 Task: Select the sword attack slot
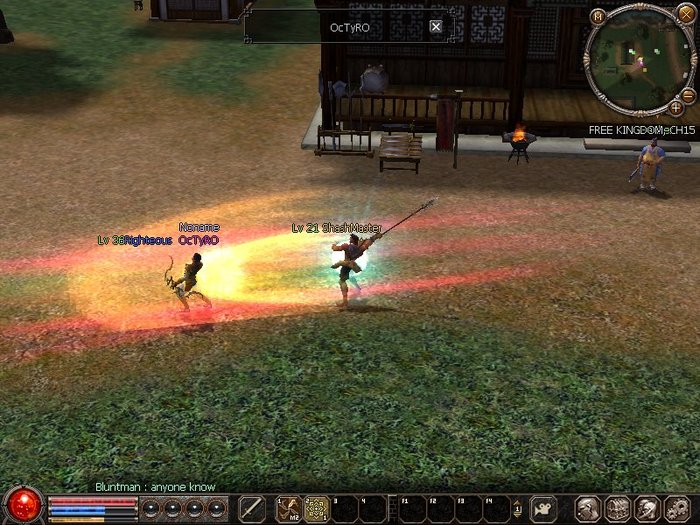pyautogui.click(x=253, y=508)
